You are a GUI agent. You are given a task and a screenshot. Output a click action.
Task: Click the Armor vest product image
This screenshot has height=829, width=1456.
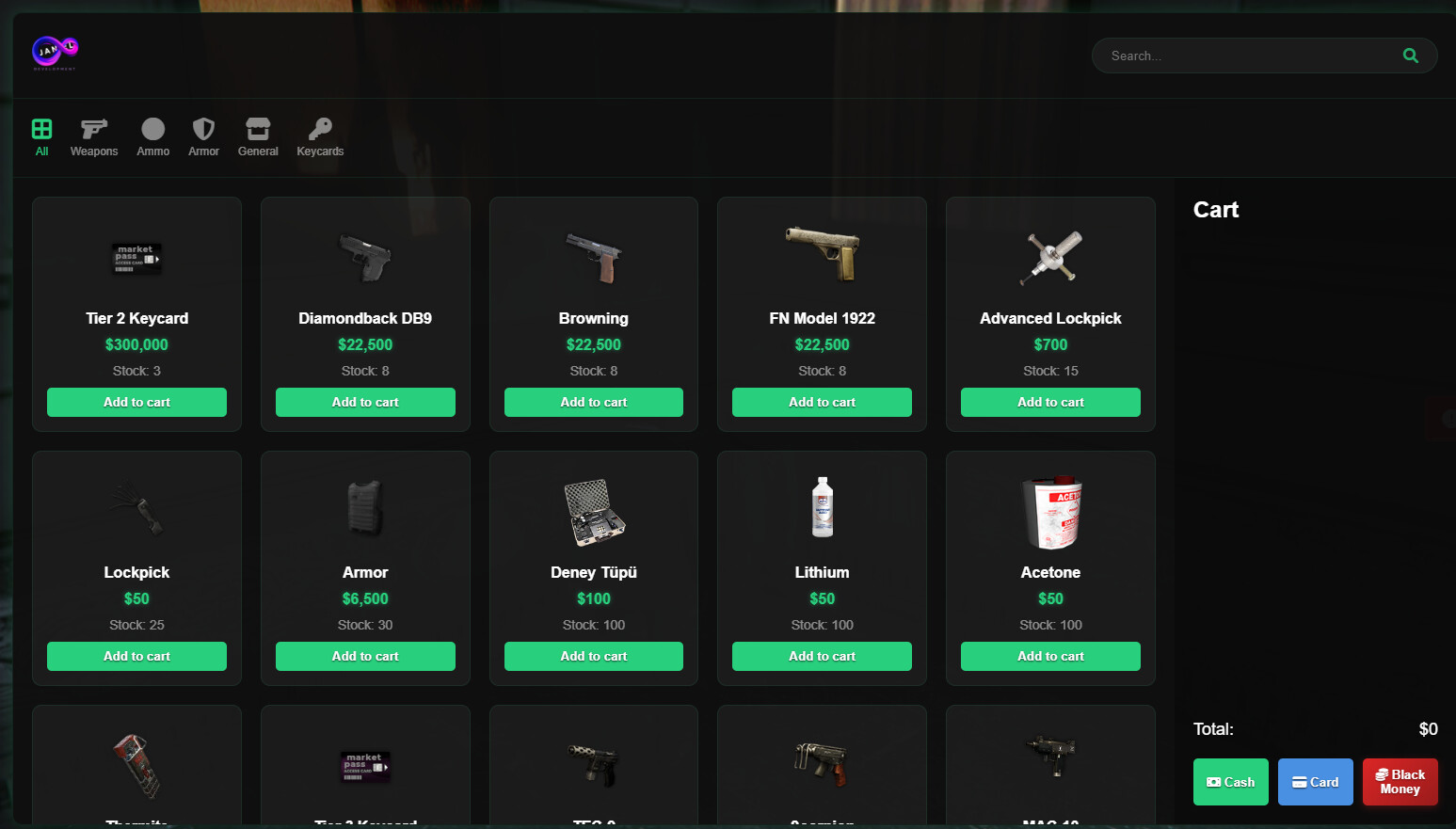(365, 509)
